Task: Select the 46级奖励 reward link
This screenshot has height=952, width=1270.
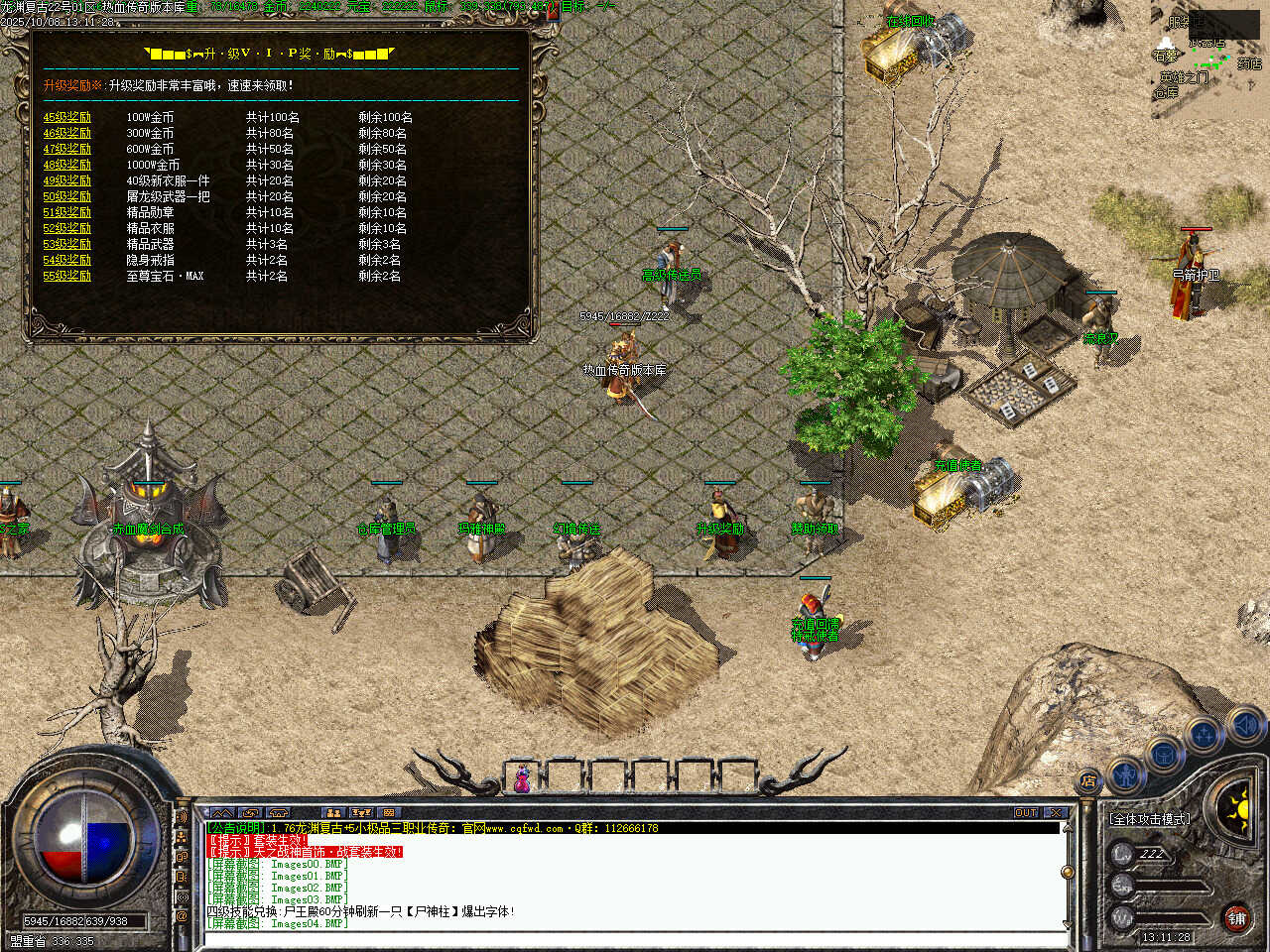Action: click(66, 133)
